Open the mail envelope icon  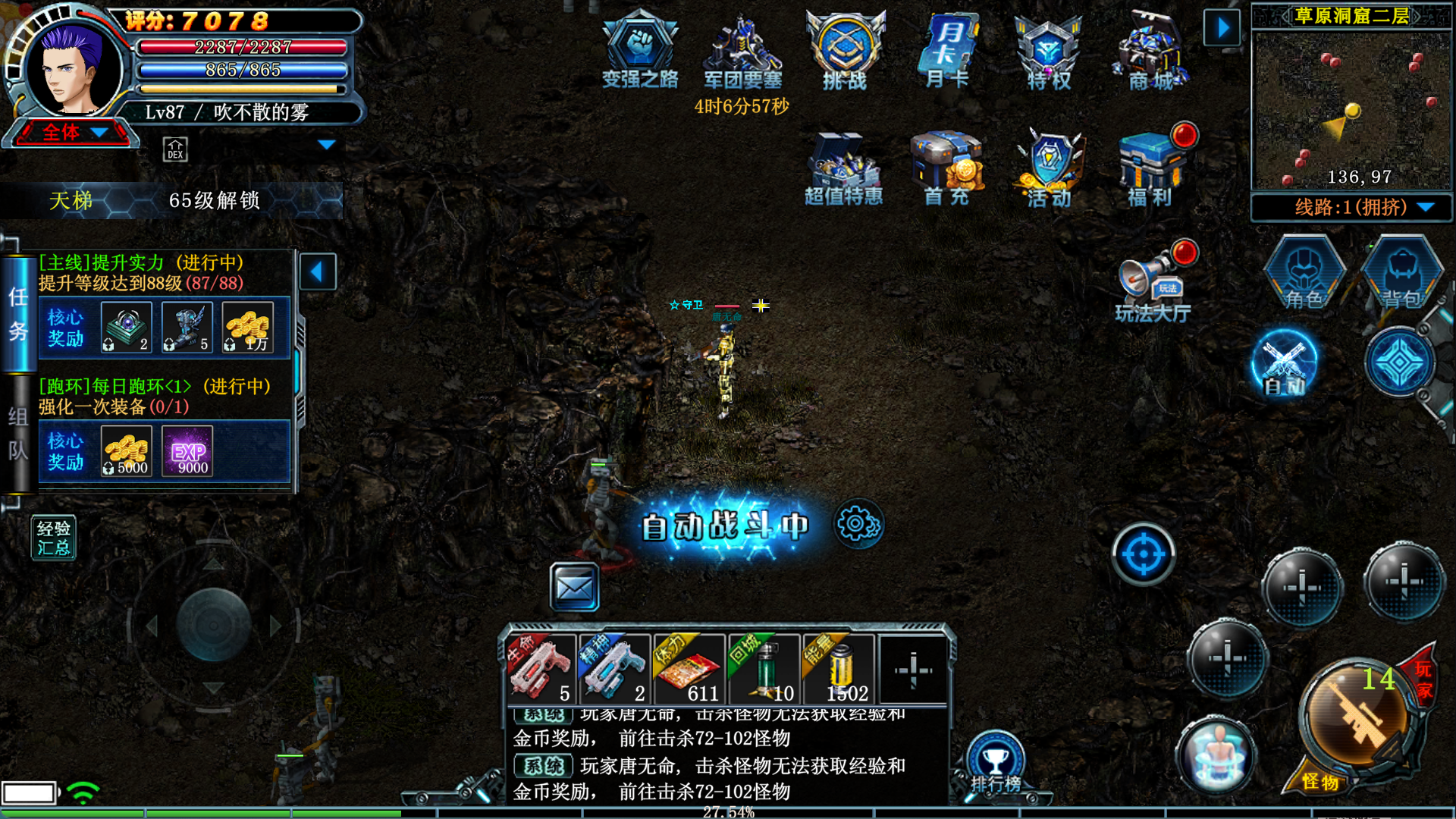574,587
